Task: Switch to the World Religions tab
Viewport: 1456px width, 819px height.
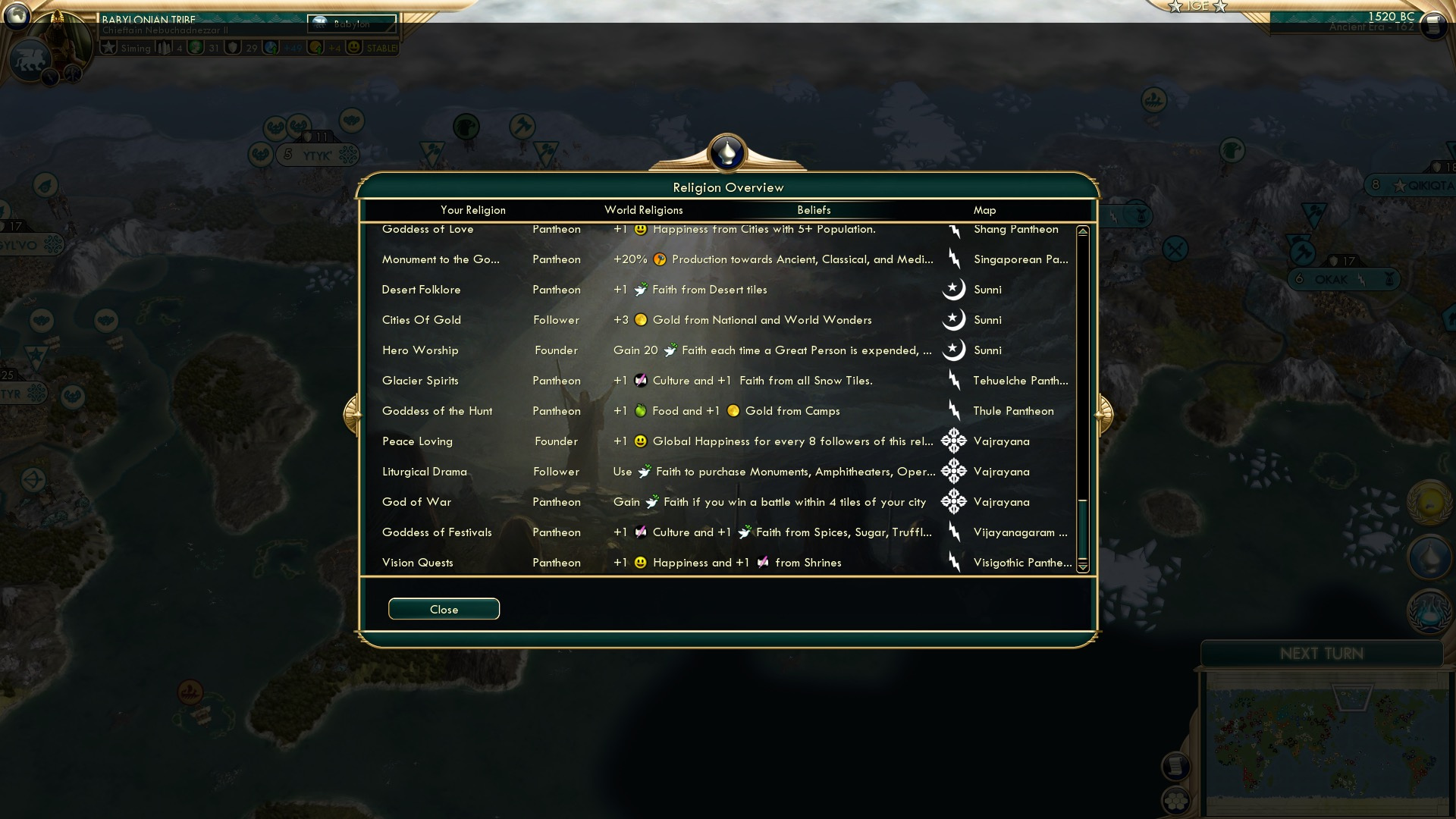Action: coord(643,210)
